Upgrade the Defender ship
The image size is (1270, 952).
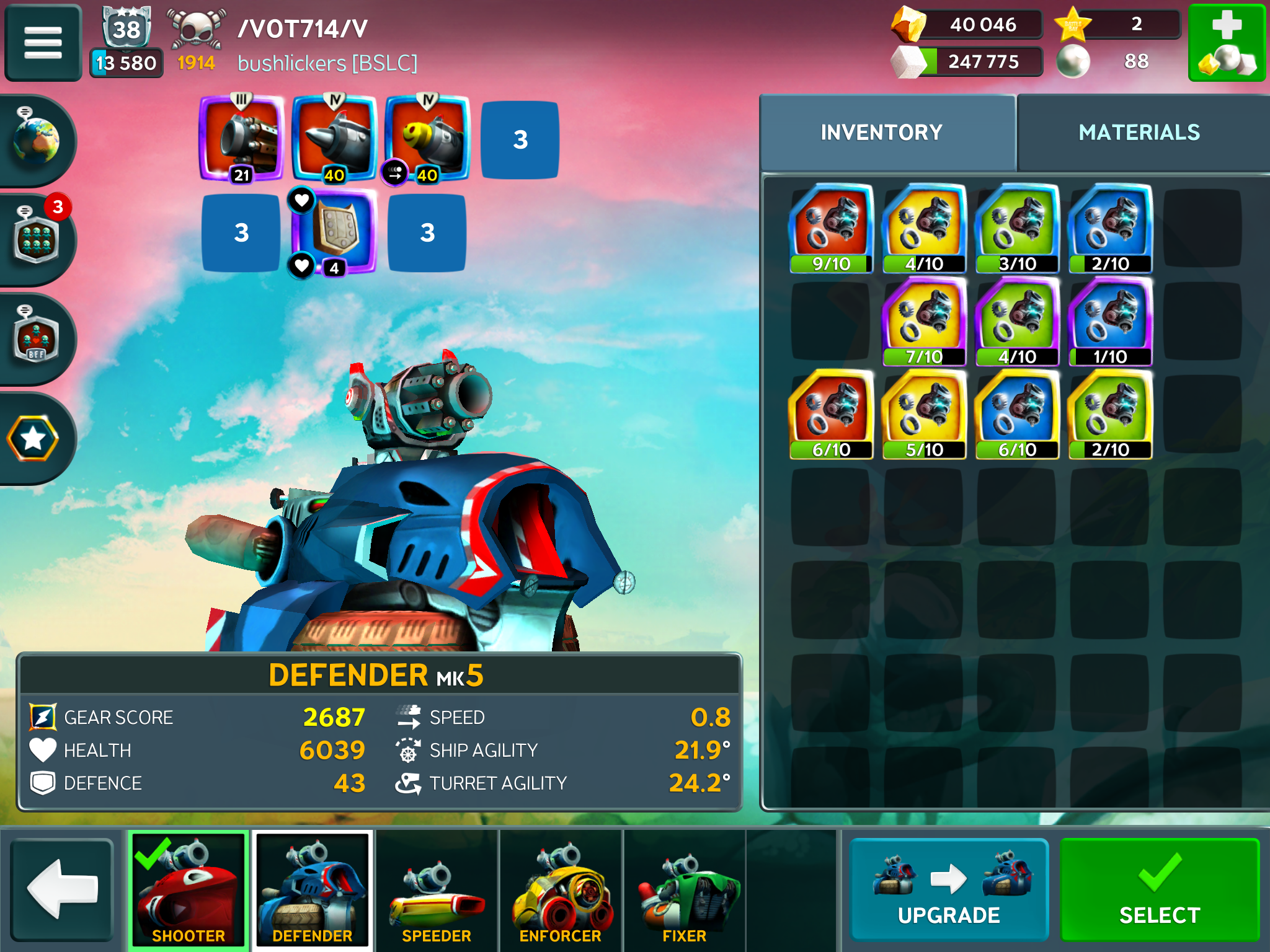(x=949, y=888)
